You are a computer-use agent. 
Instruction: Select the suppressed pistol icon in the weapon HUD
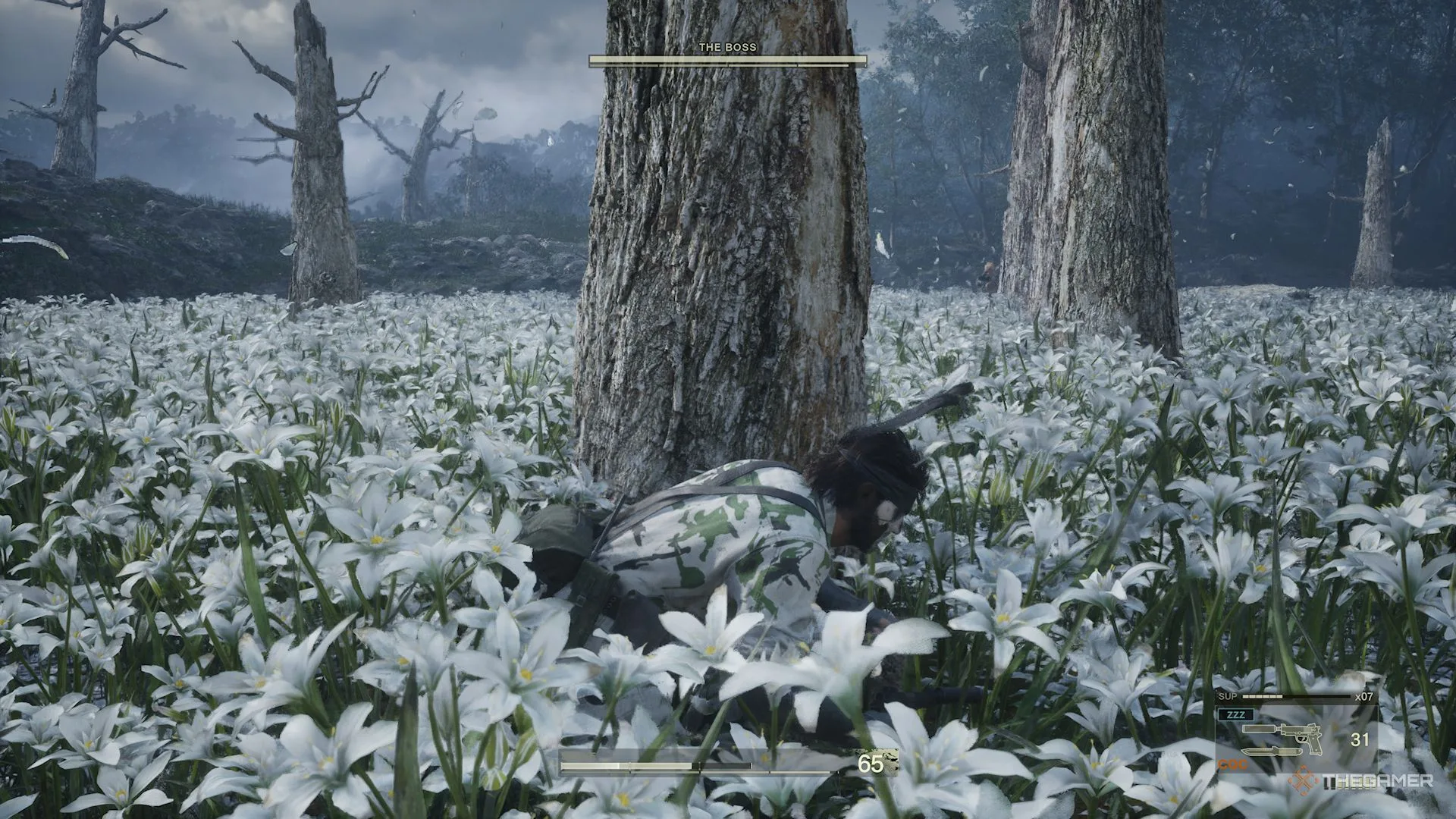coord(1301,735)
